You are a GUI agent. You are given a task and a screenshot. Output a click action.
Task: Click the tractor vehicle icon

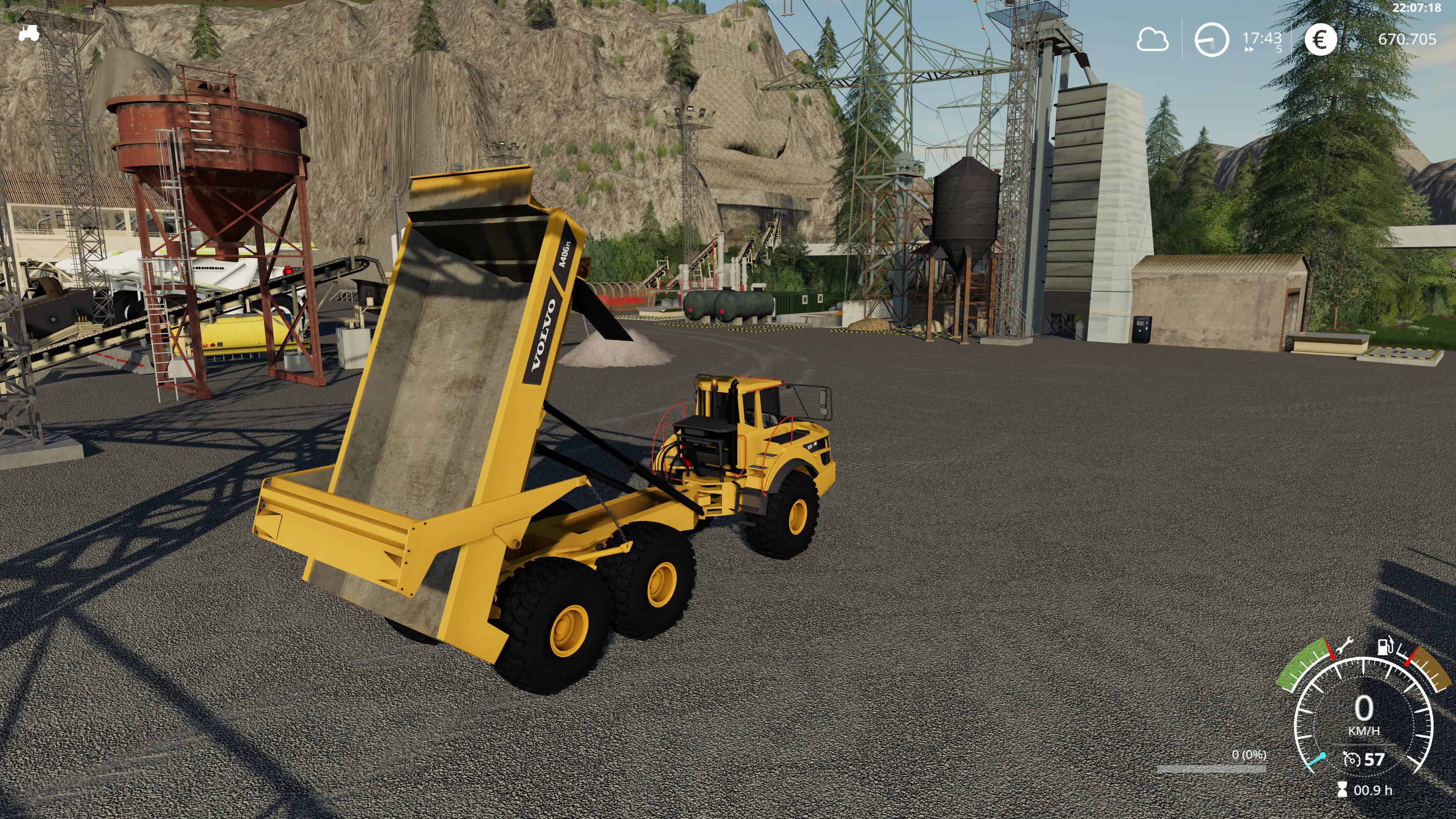(28, 33)
